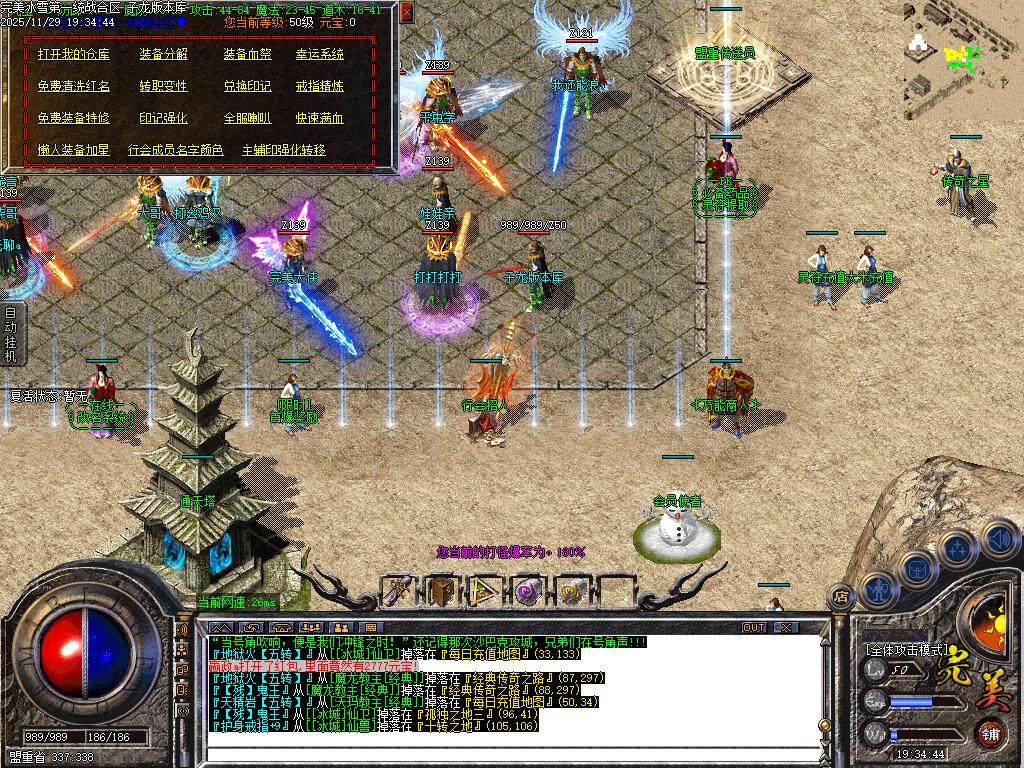The height and width of the screenshot is (768, 1024).
Task: Close the chat window with X
Action: click(x=786, y=627)
